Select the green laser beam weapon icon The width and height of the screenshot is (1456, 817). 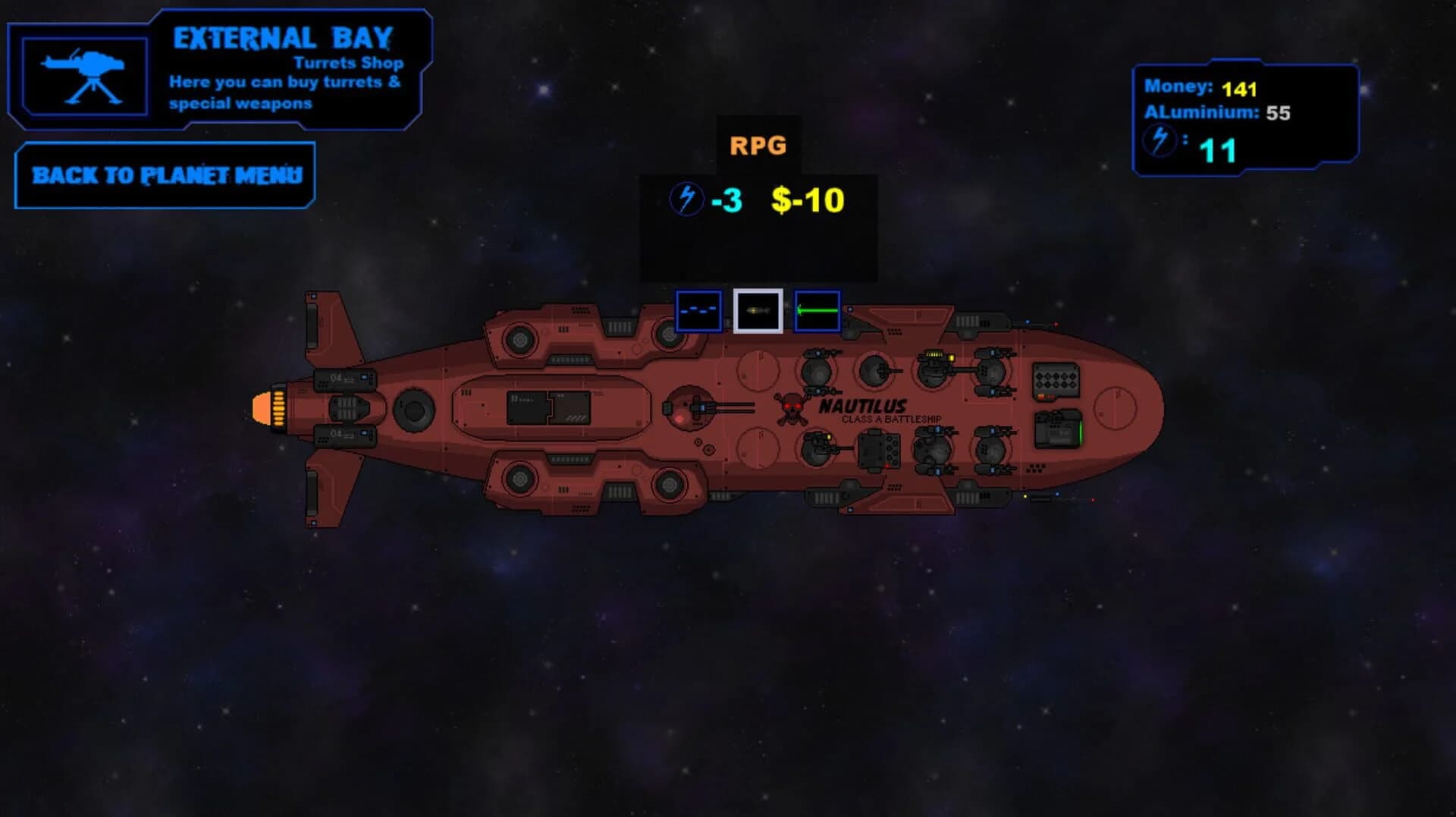coord(817,311)
